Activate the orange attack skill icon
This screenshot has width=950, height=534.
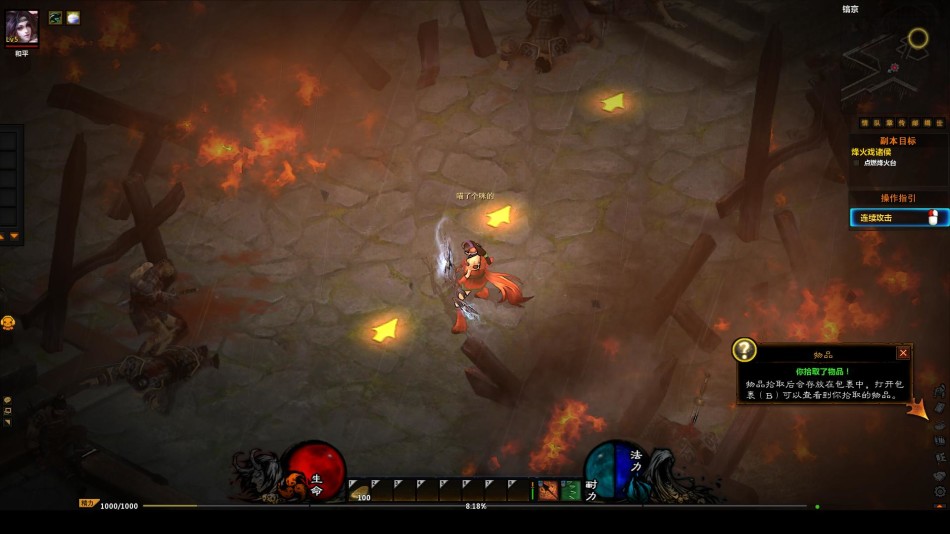pos(548,490)
